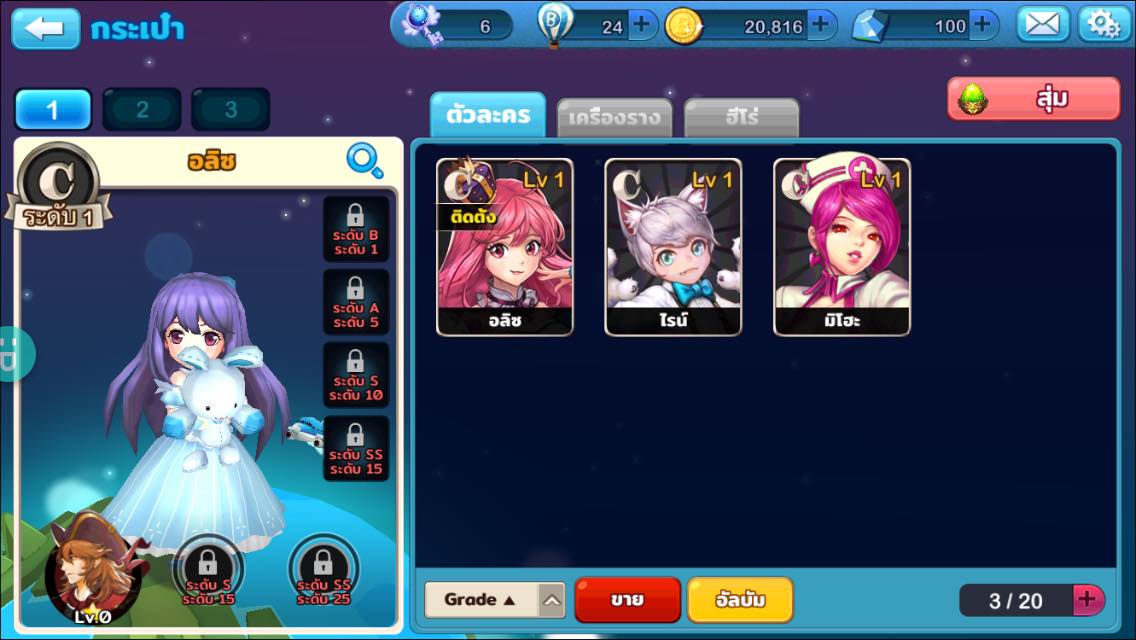Go back using the arrow button
Viewport: 1136px width, 640px height.
point(45,28)
